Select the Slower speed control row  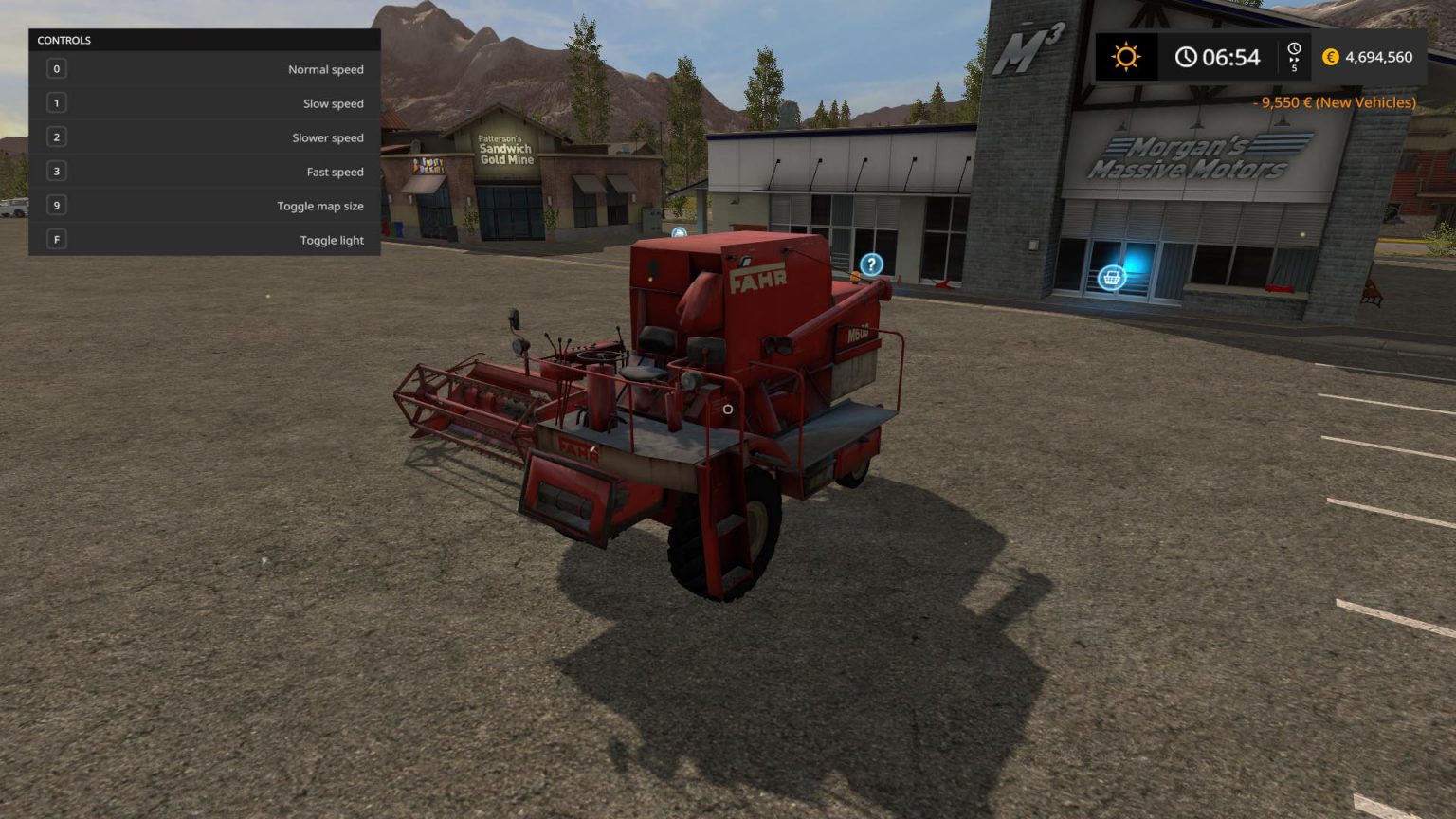pyautogui.click(x=206, y=137)
